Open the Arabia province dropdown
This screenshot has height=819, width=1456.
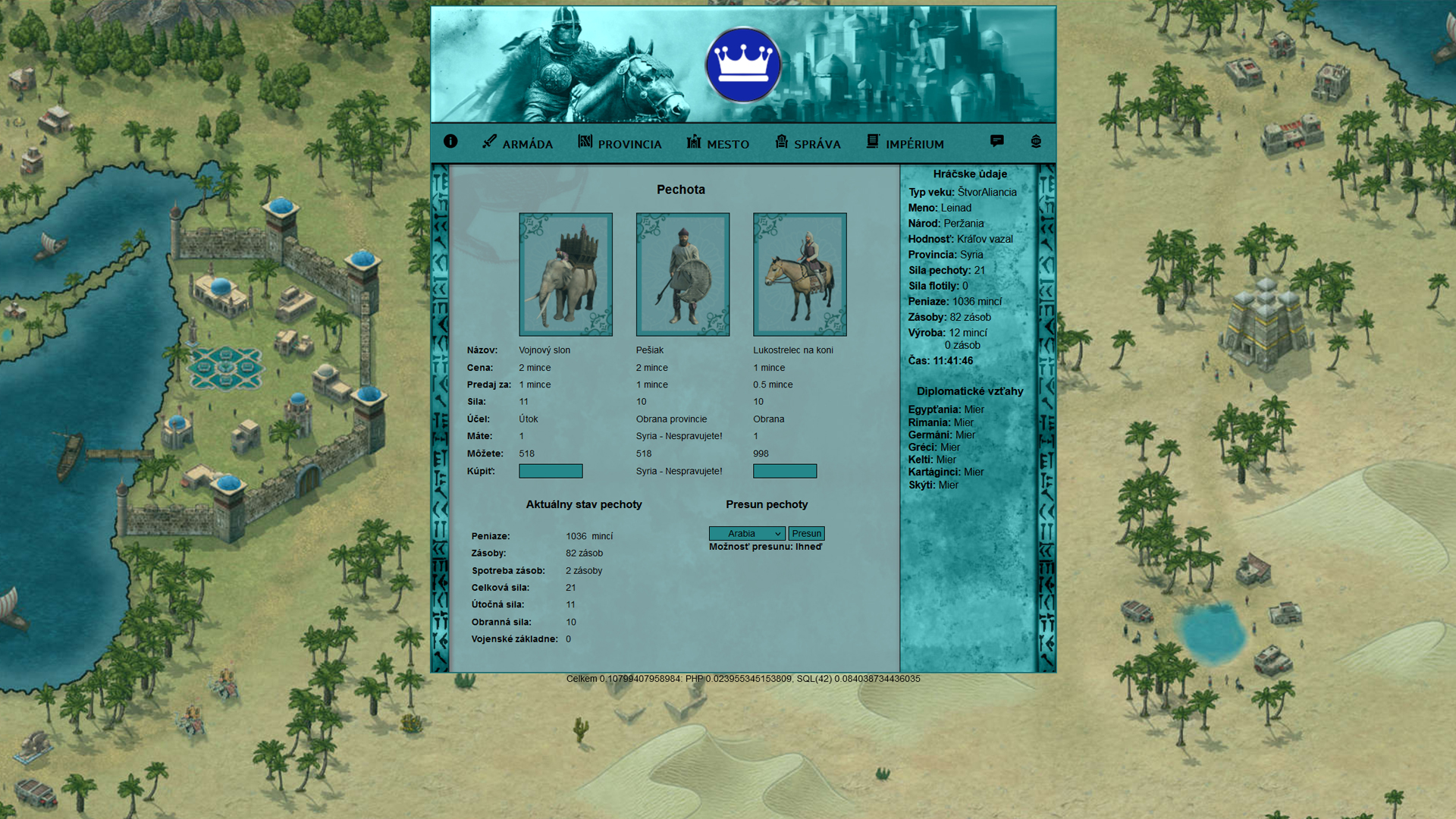coord(747,534)
